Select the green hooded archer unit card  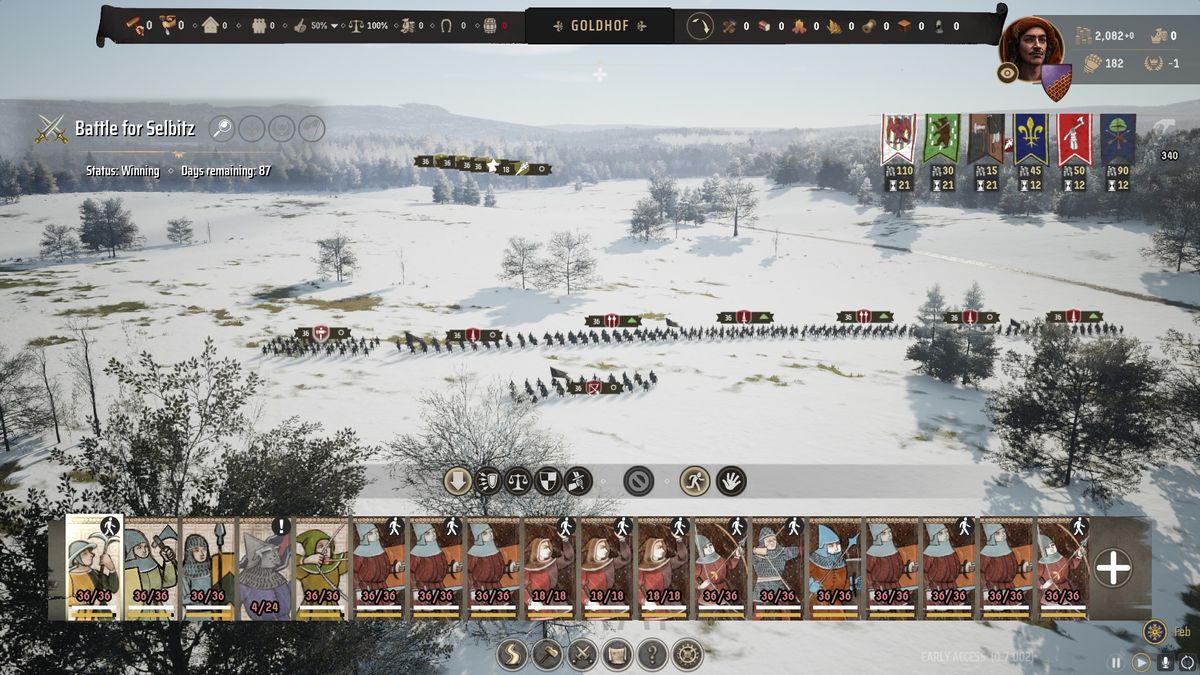click(322, 567)
